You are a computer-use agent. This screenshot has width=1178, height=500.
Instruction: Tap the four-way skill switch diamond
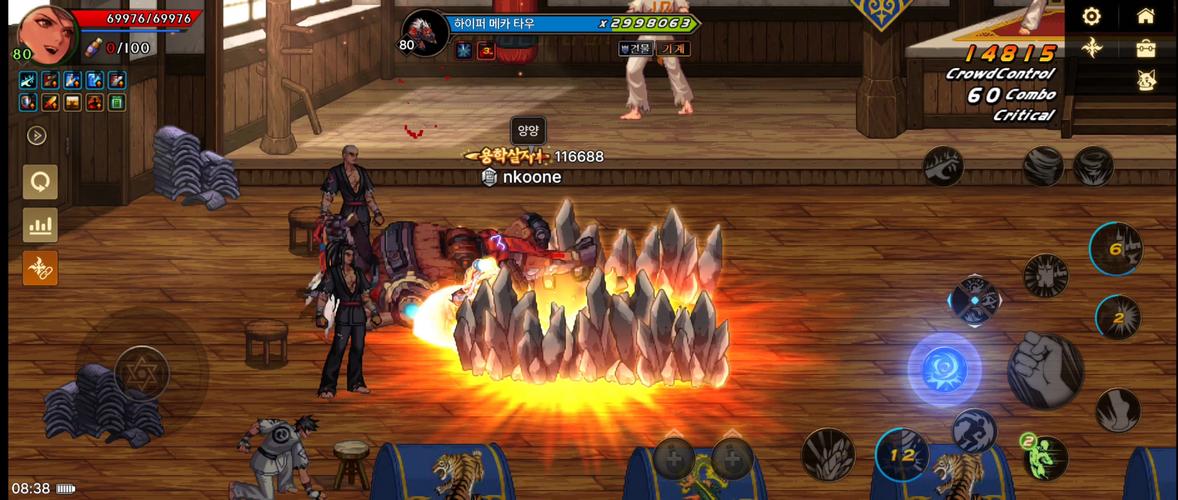[x=974, y=300]
